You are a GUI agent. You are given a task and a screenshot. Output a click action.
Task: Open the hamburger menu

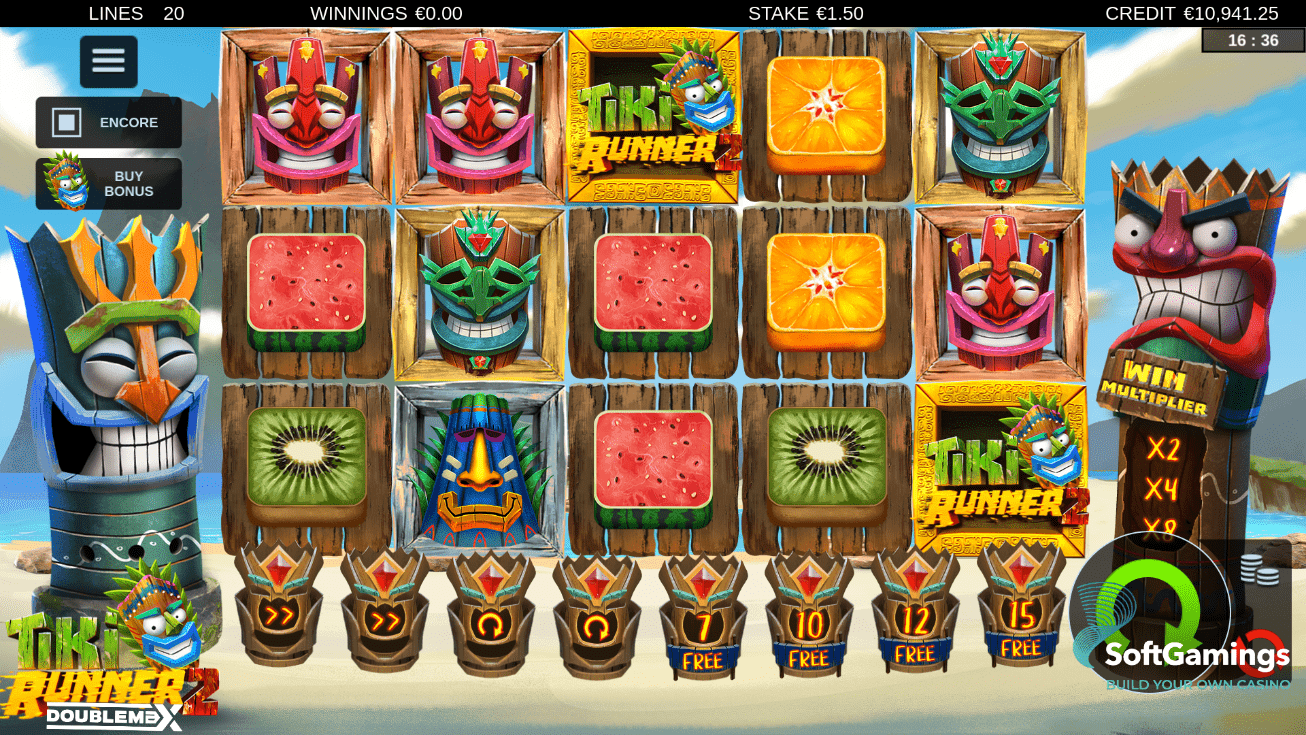coord(107,61)
